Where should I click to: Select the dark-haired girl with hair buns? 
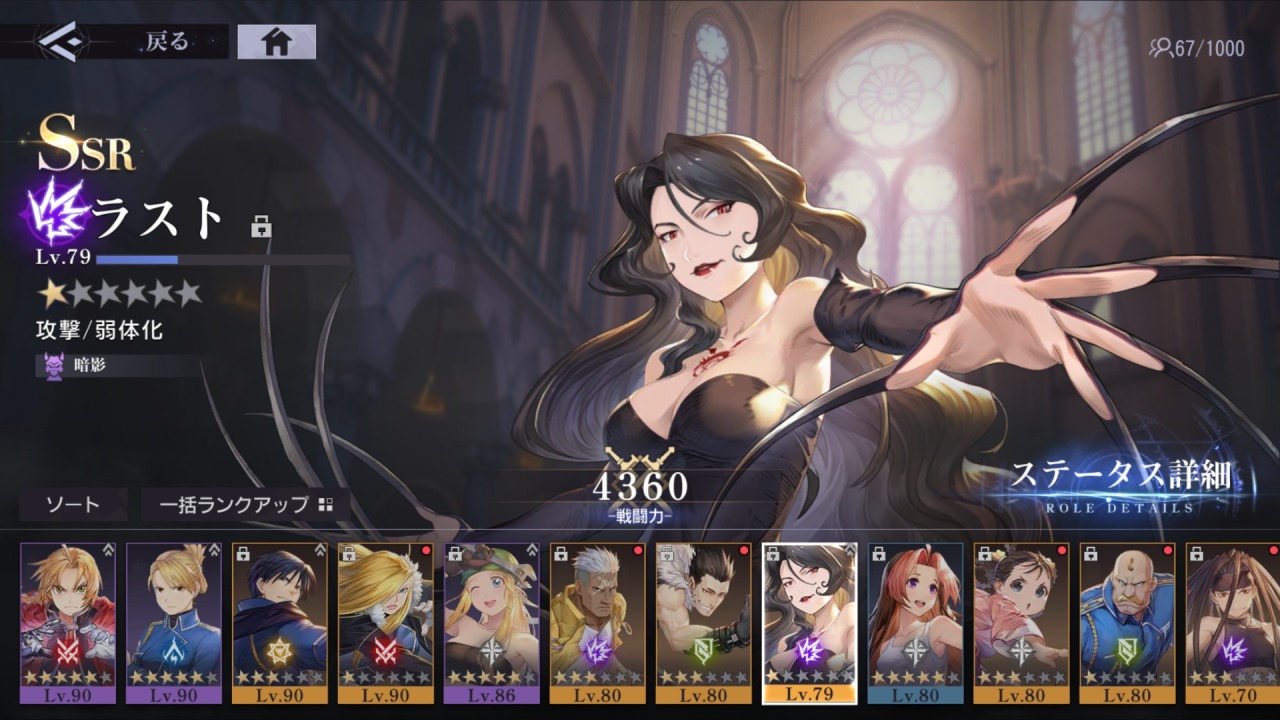1022,623
